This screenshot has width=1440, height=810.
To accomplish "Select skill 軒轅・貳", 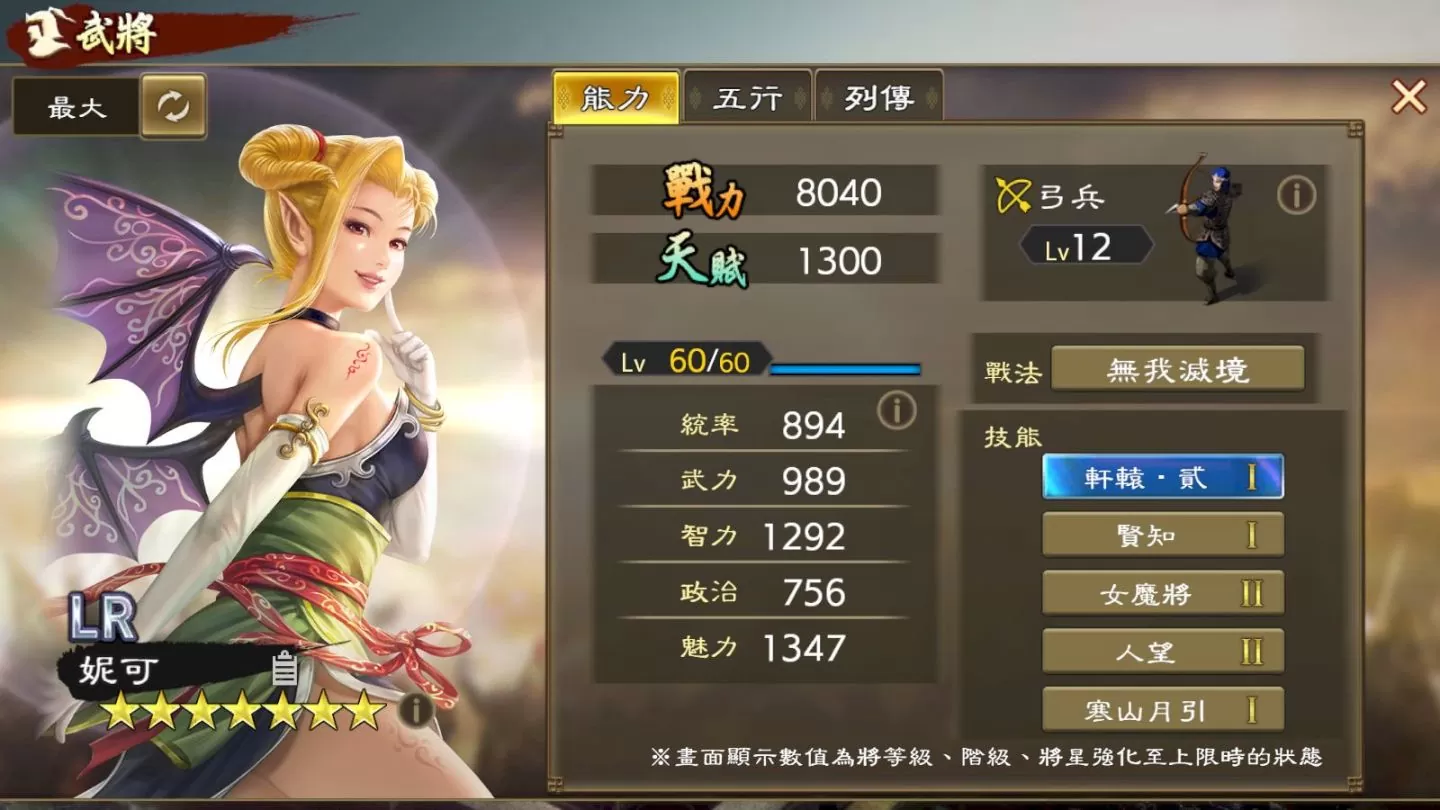I will point(1163,478).
